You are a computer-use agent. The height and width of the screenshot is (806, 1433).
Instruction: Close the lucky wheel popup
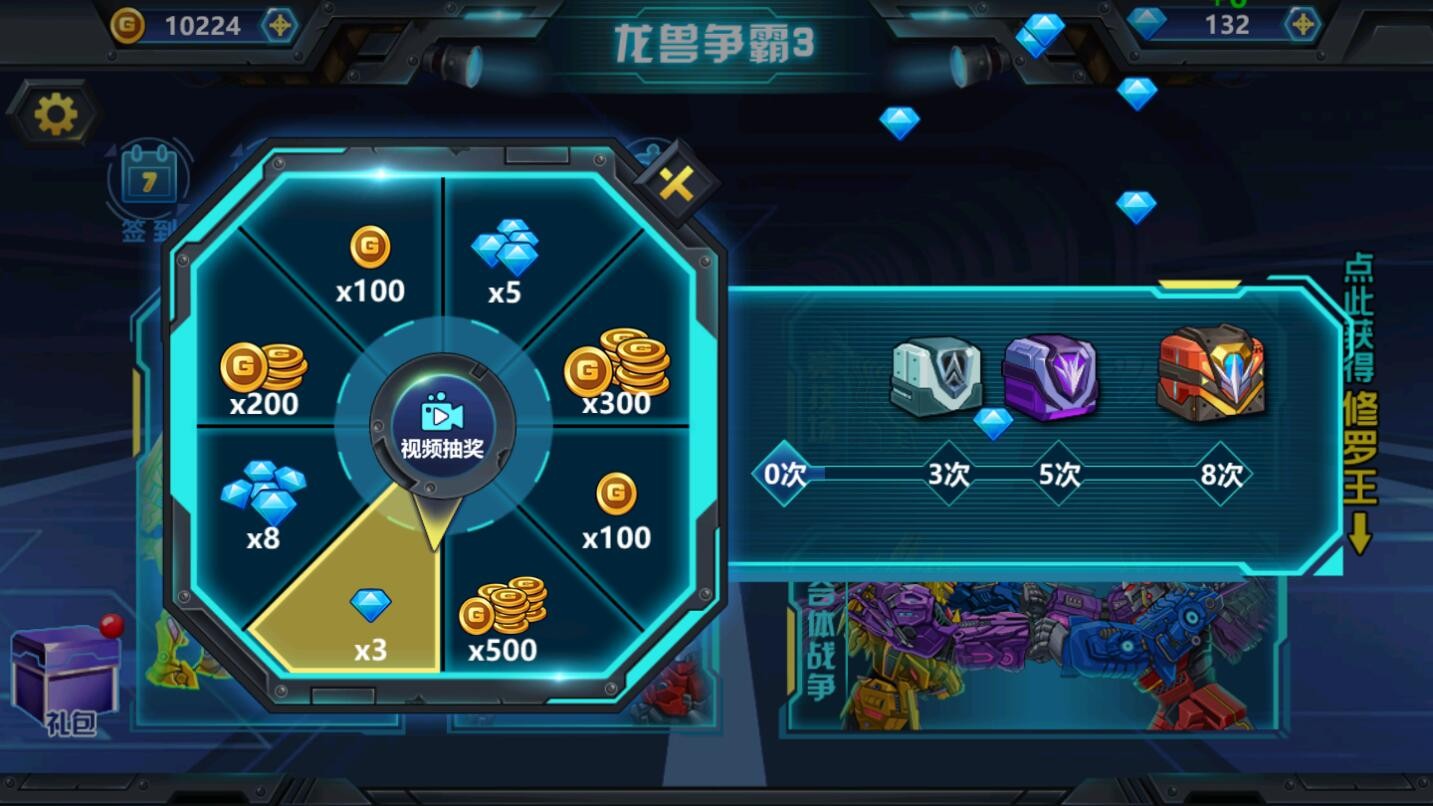point(679,185)
